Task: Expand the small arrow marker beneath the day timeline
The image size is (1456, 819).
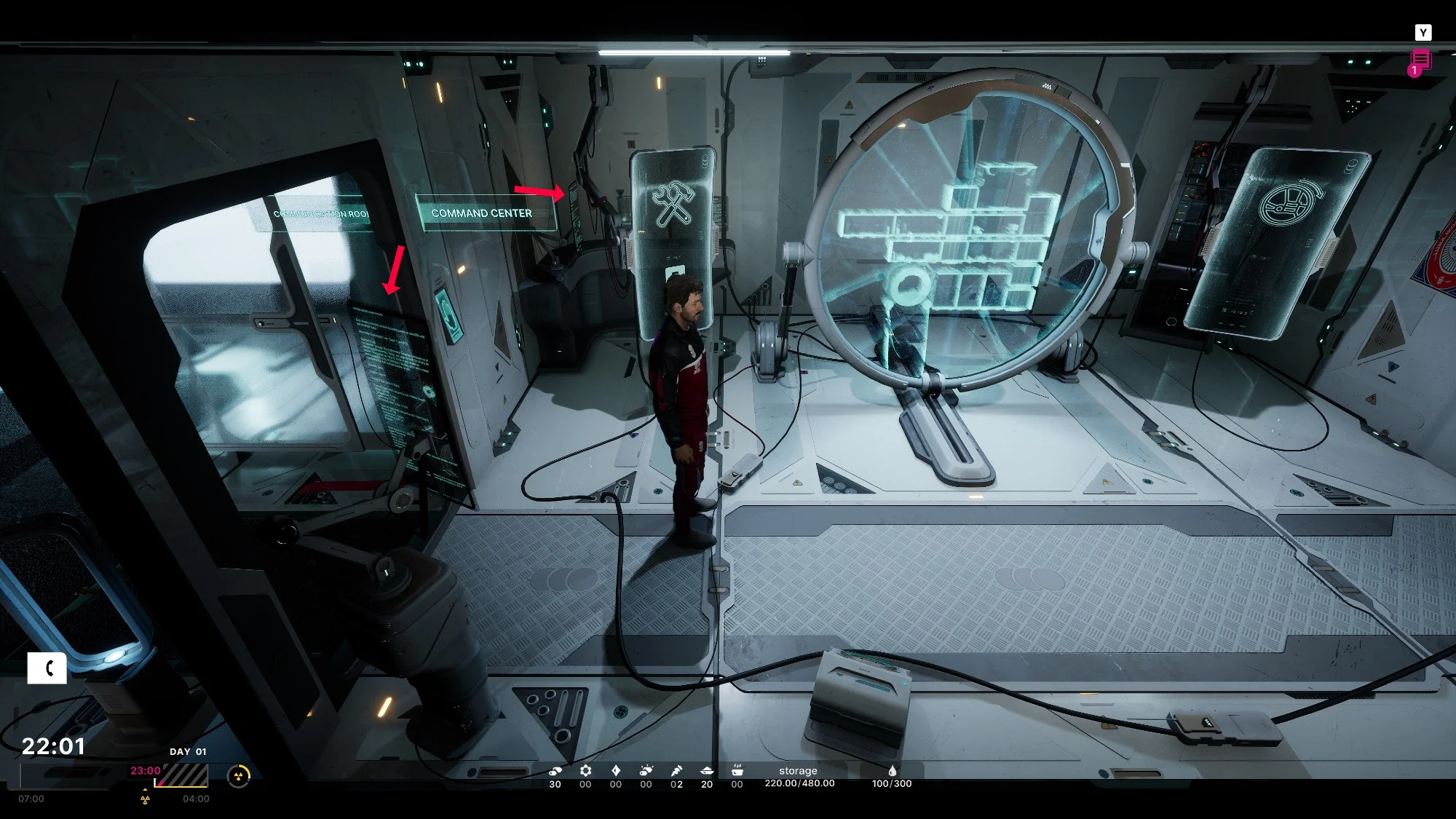Action: [x=145, y=790]
